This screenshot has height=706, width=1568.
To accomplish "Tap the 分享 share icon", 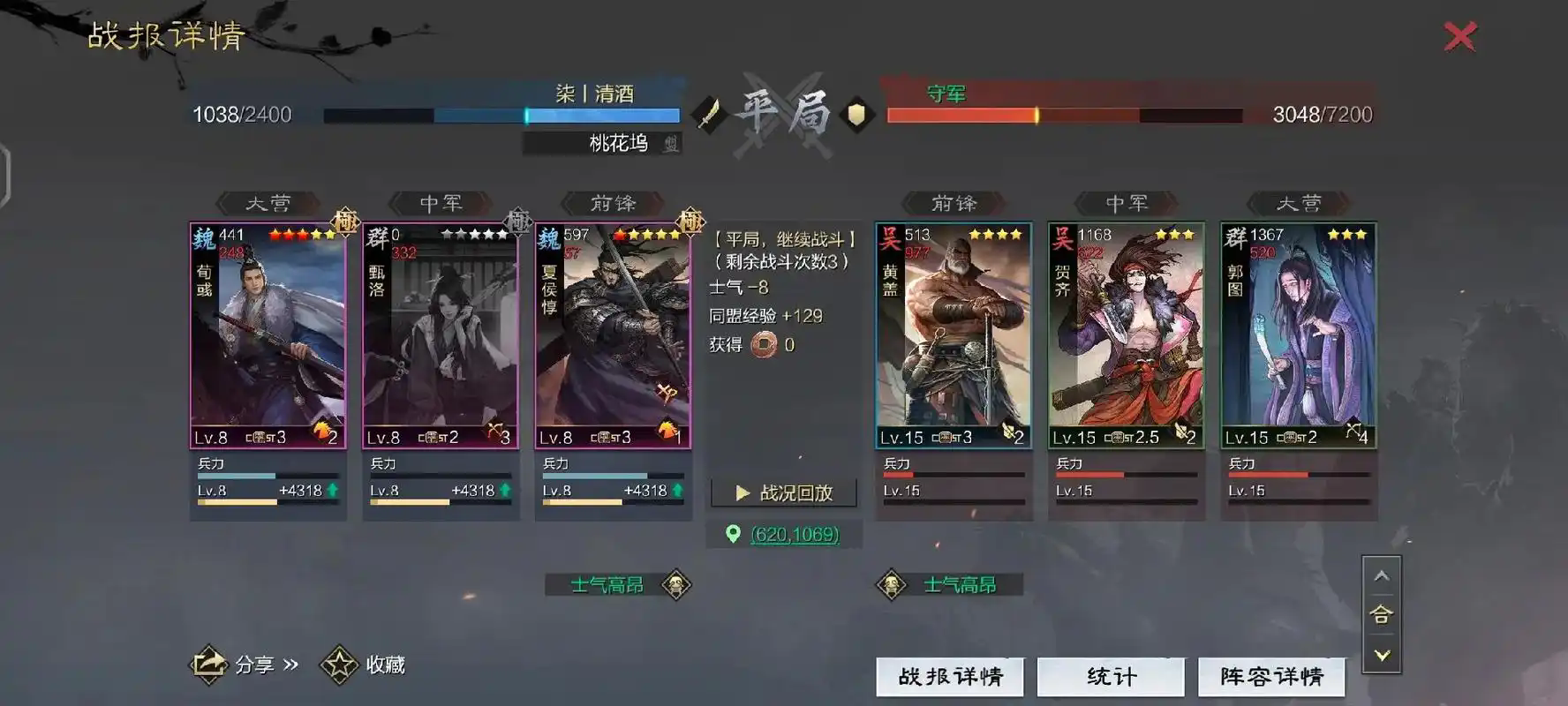I will (x=207, y=664).
